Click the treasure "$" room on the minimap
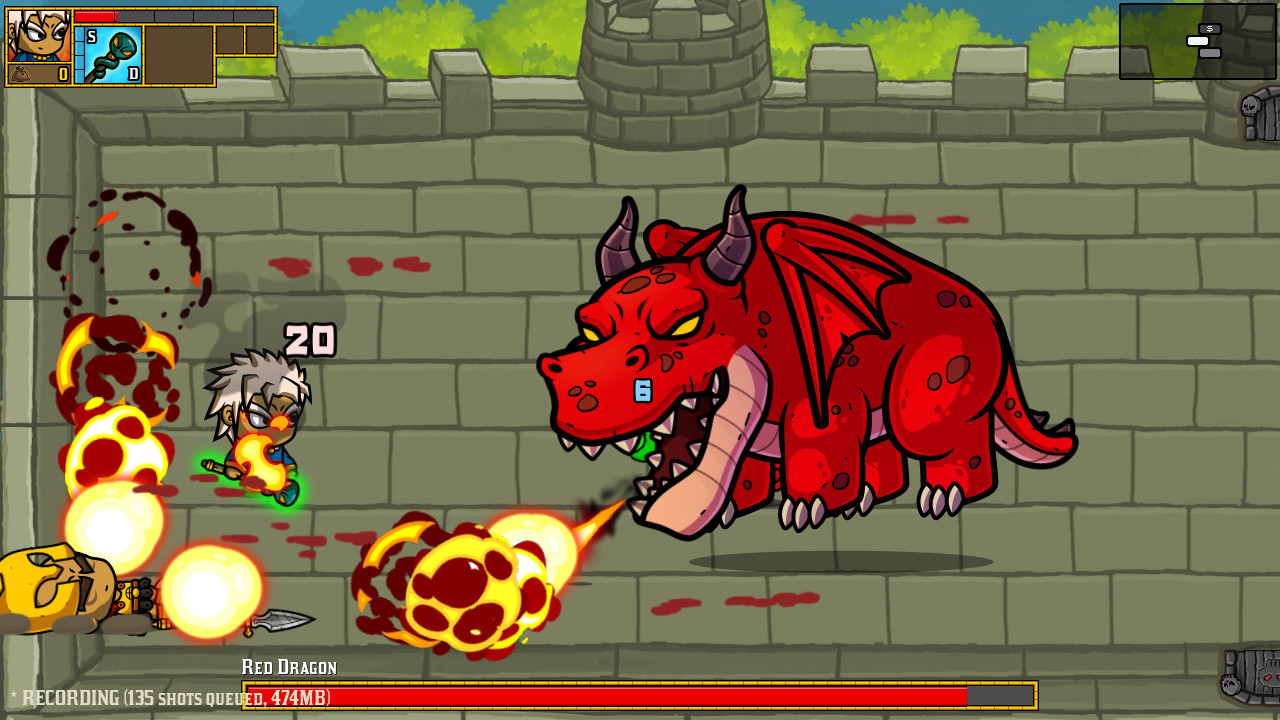This screenshot has height=720, width=1280. [x=1210, y=29]
